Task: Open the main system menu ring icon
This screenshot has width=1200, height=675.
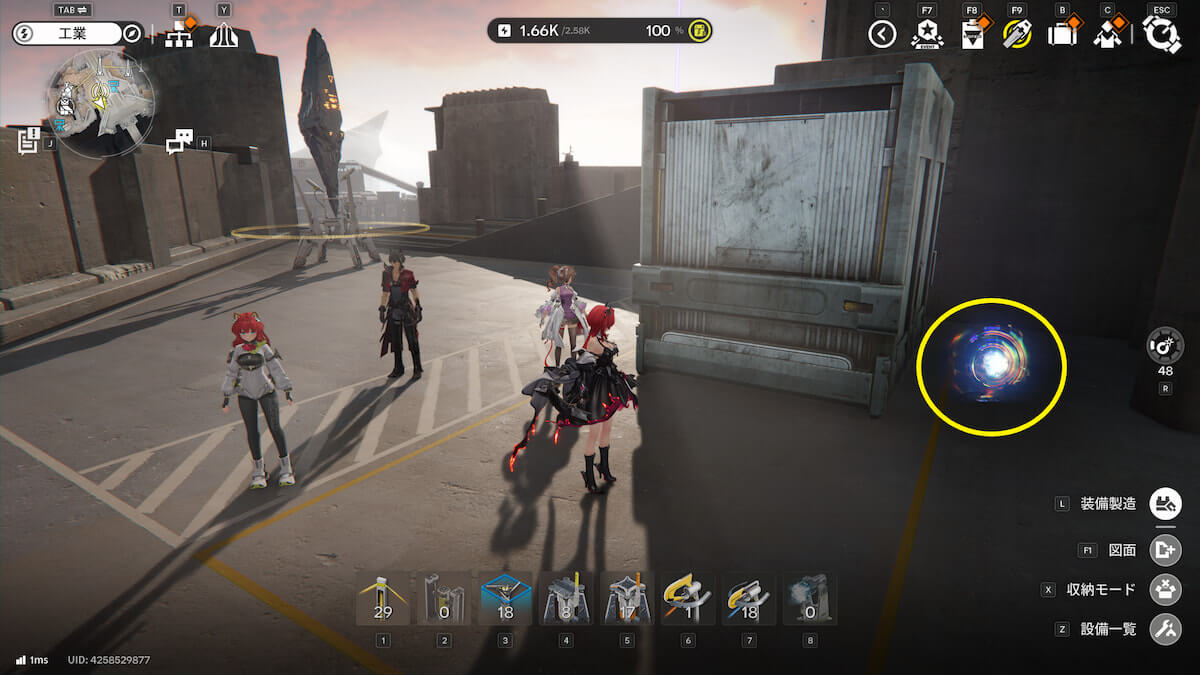Action: tap(1162, 35)
